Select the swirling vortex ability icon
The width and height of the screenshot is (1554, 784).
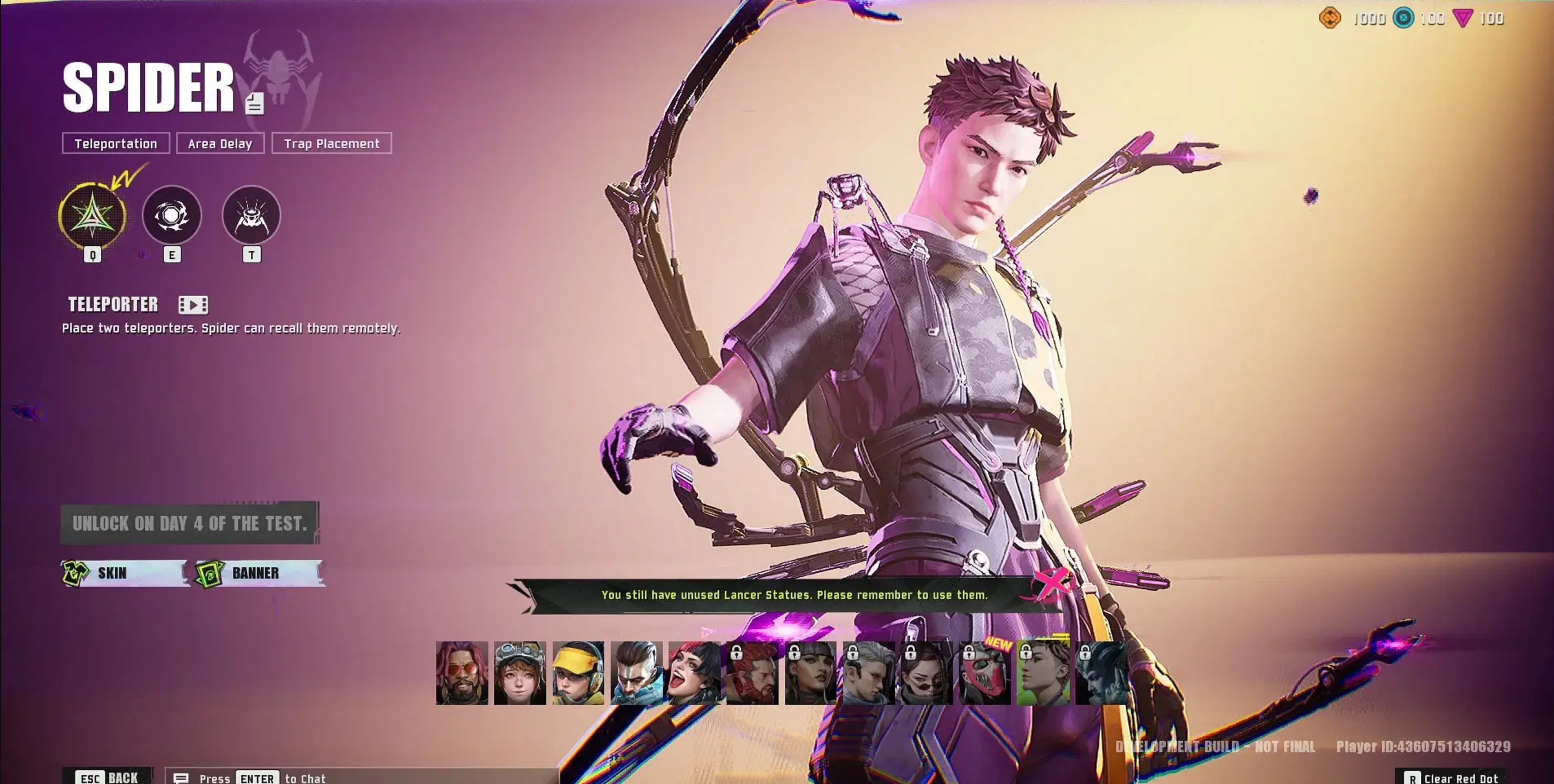pos(172,215)
